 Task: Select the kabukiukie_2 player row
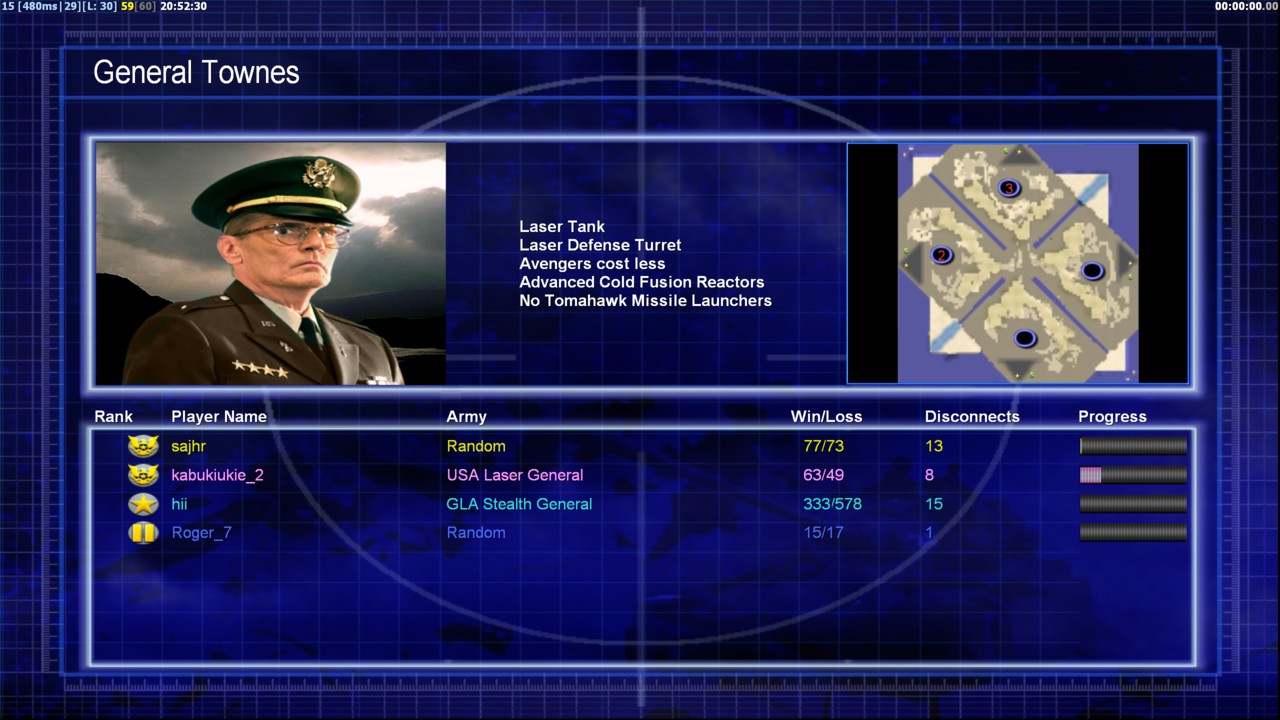click(217, 475)
